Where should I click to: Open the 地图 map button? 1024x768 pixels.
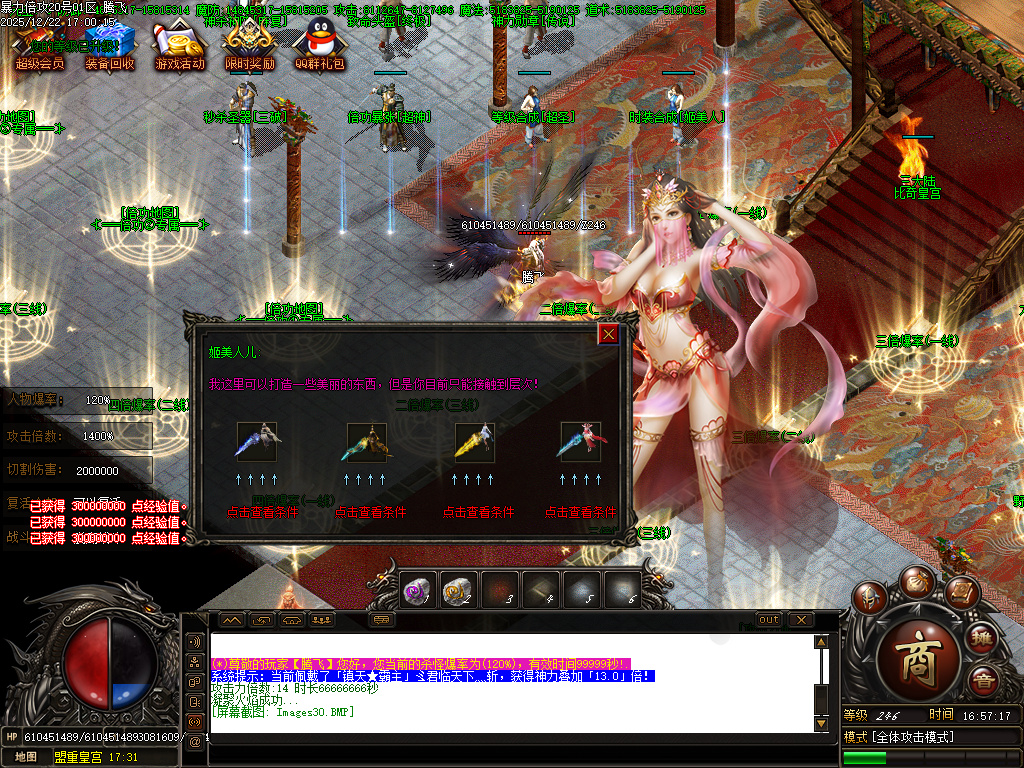(x=26, y=757)
